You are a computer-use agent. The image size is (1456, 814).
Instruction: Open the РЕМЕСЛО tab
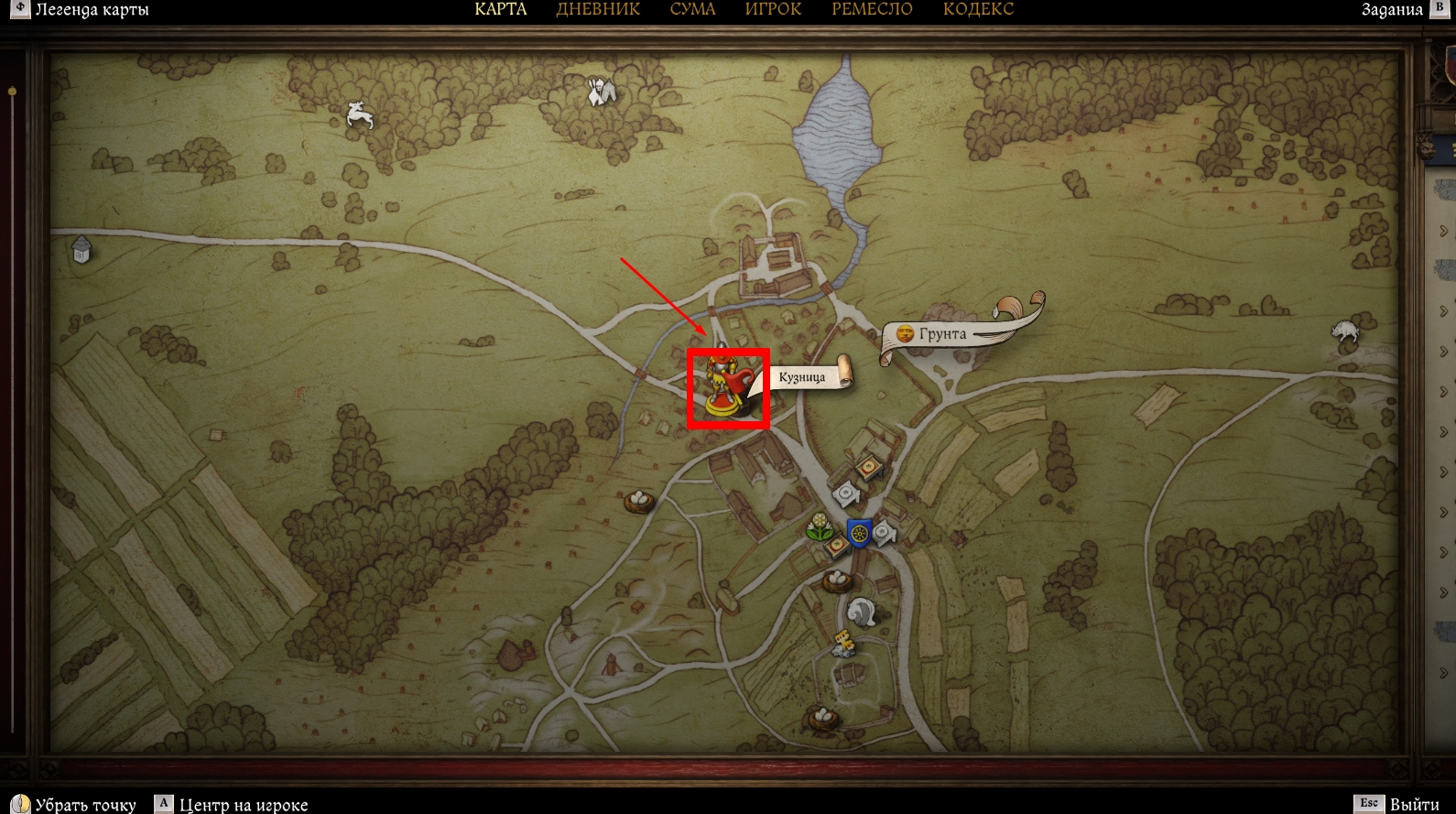[872, 10]
